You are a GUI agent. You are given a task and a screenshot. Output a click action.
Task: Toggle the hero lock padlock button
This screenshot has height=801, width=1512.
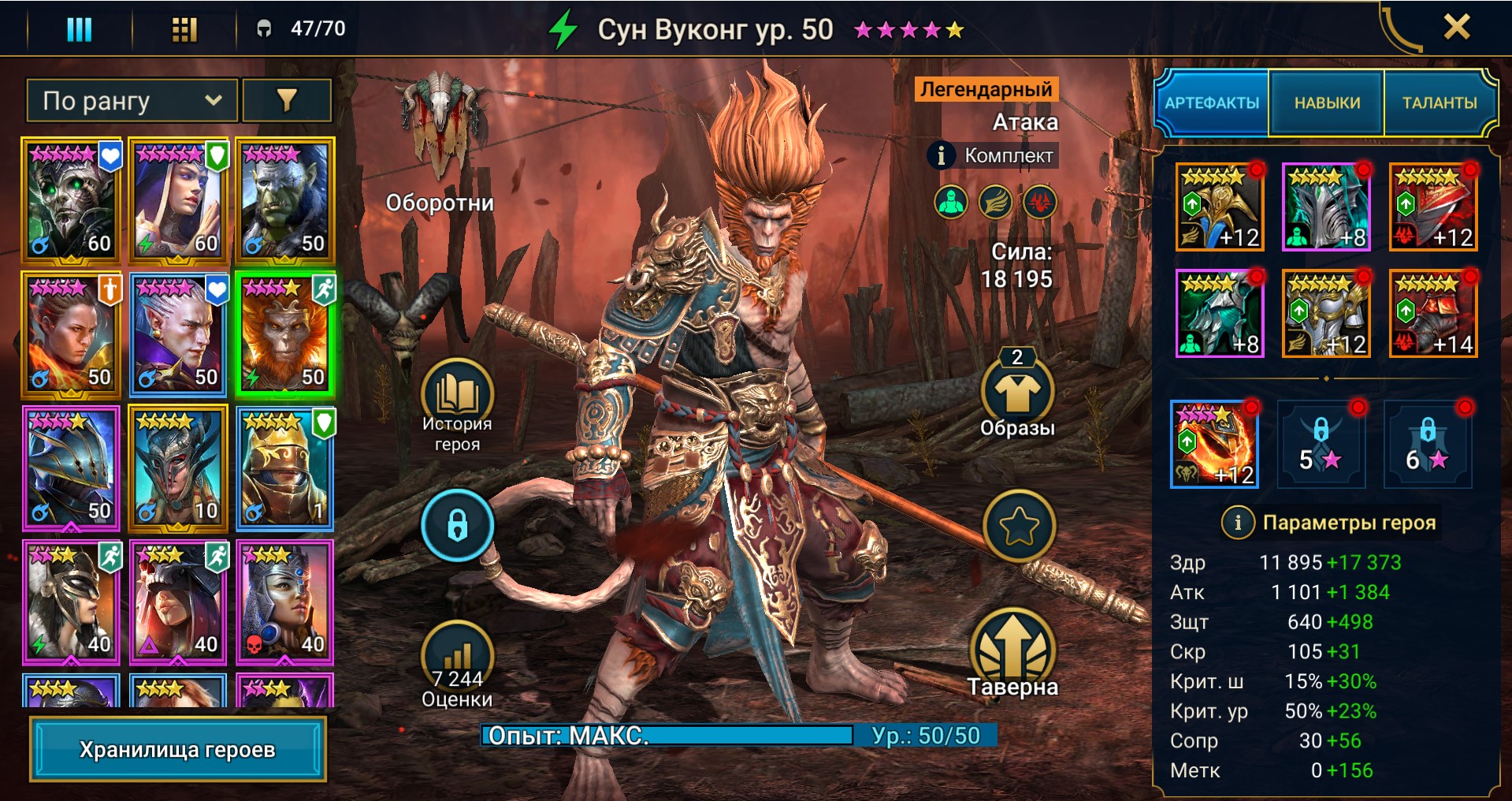(457, 525)
